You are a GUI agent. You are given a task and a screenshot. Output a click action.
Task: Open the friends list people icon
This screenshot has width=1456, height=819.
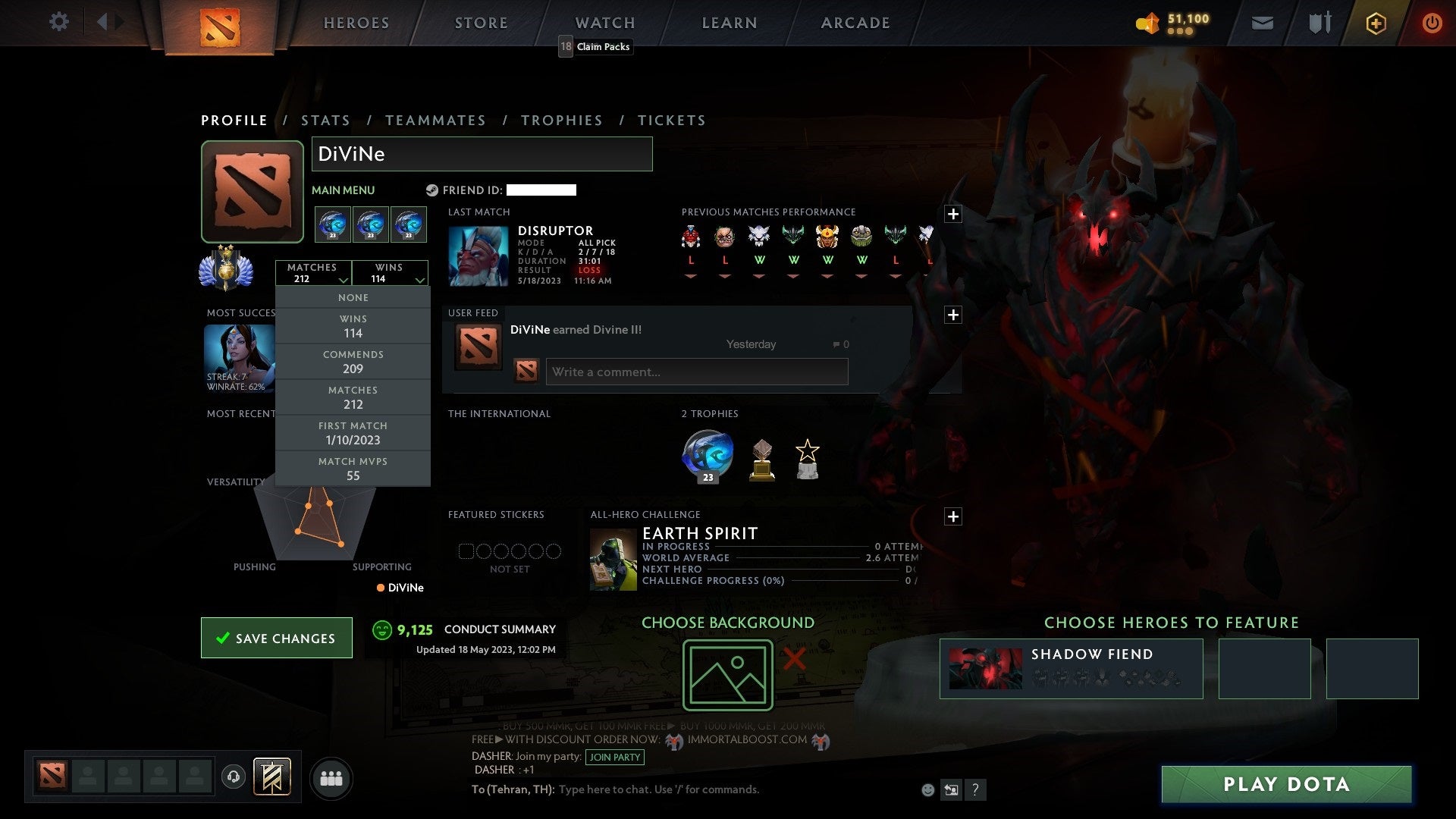[331, 777]
